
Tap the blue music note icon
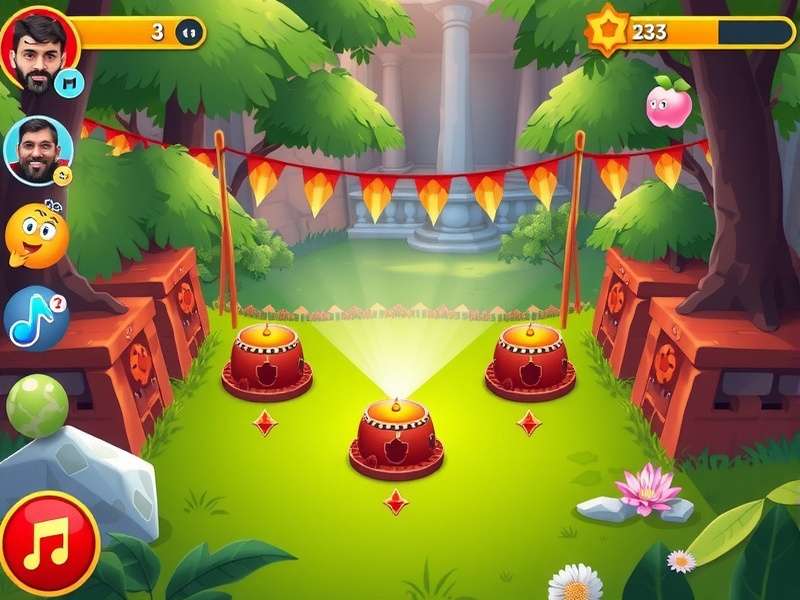[x=35, y=318]
